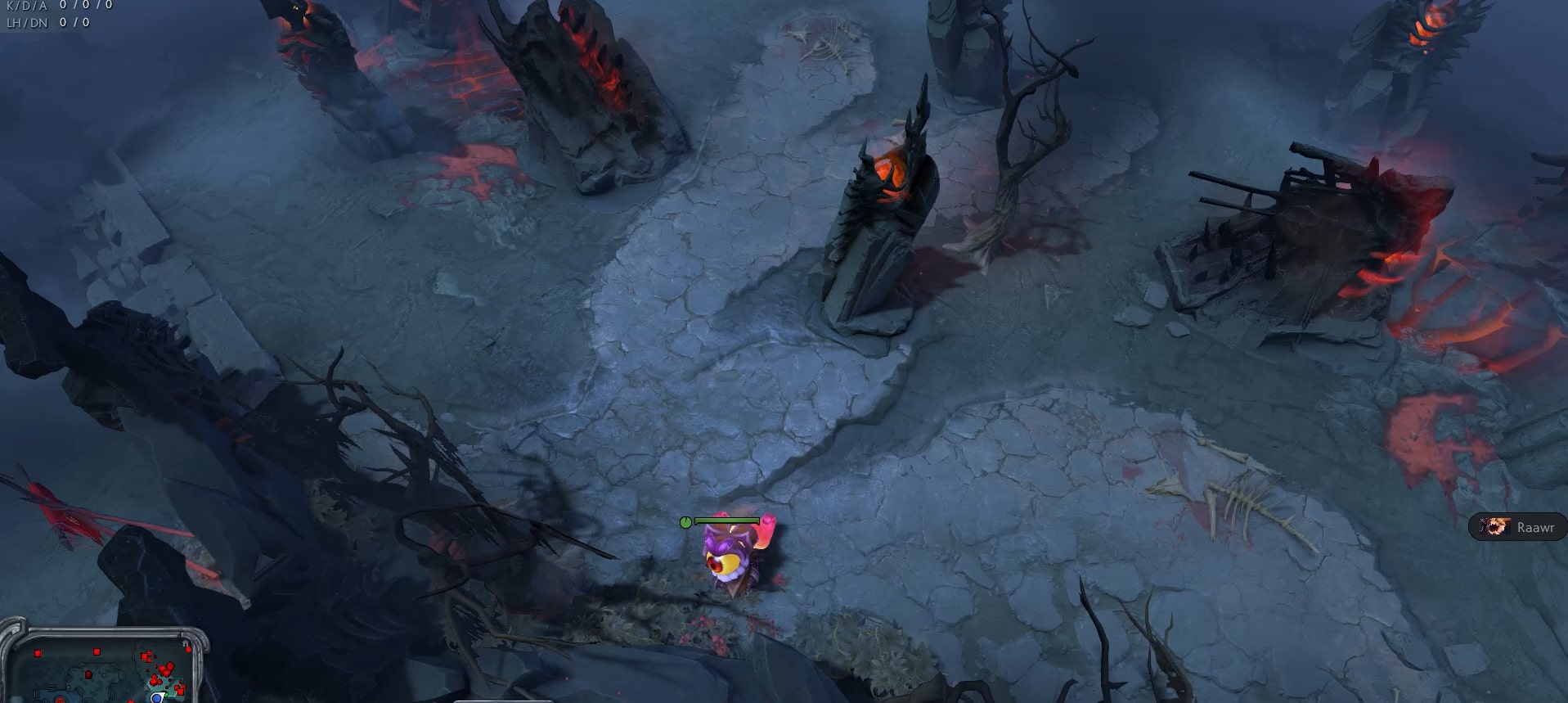Click your blue hero arrow on the minimap
1568x703 pixels.
click(156, 699)
